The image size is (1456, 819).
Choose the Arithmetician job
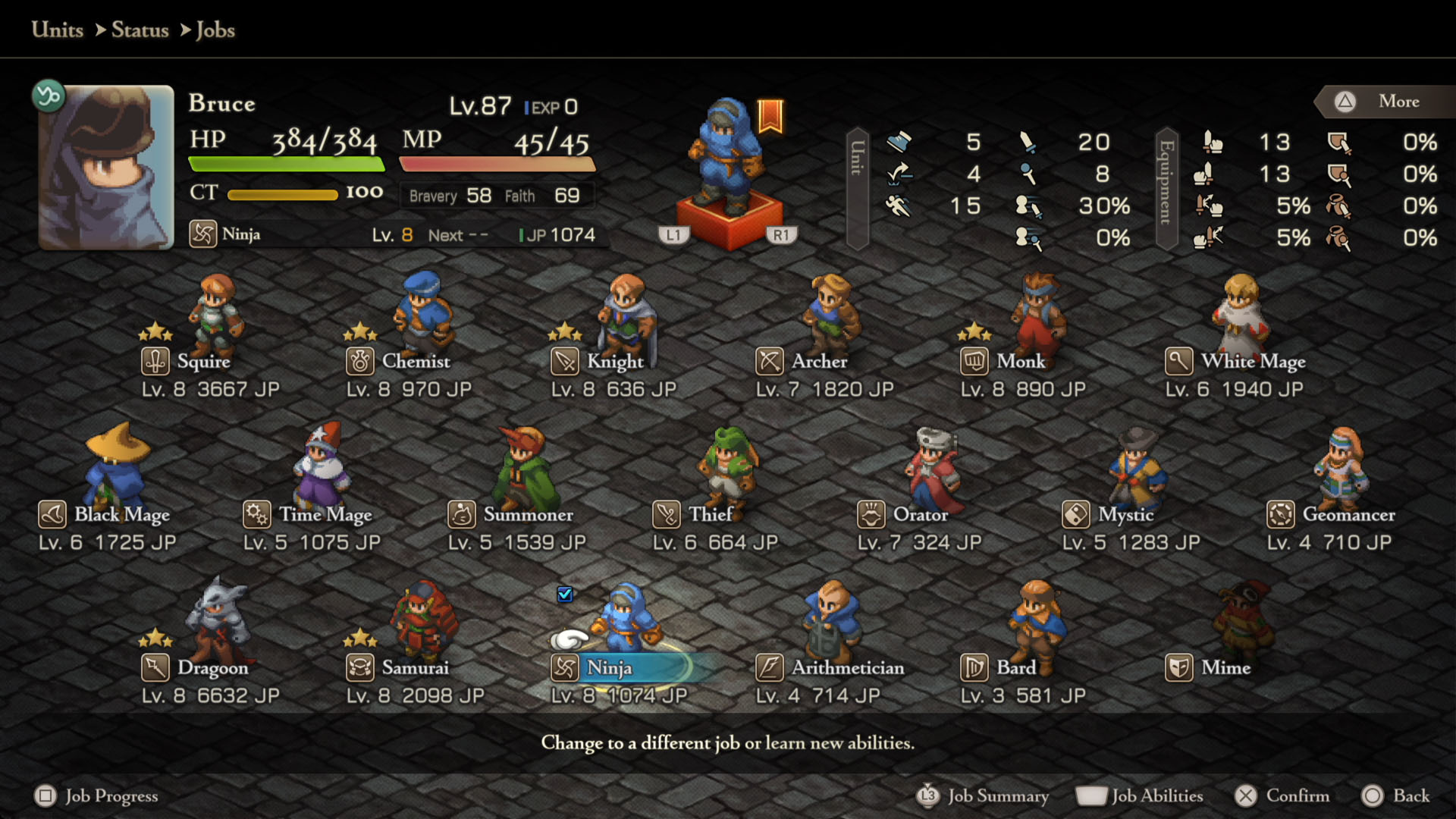pos(848,668)
